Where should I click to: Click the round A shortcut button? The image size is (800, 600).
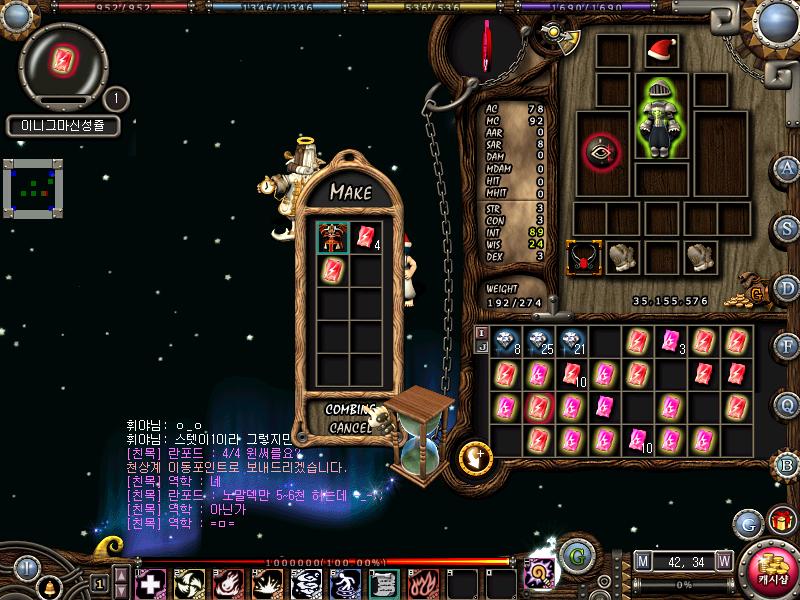coord(788,167)
